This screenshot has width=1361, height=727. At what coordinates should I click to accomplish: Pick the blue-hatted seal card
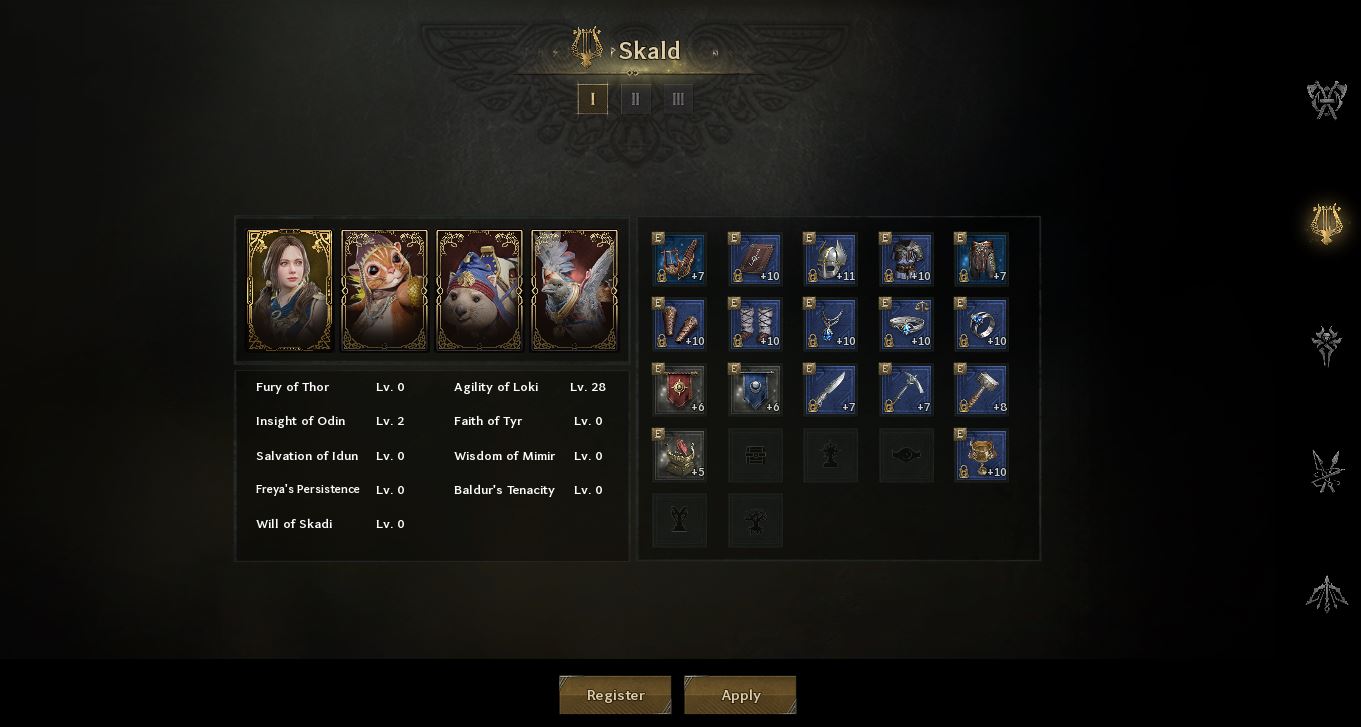coord(479,290)
